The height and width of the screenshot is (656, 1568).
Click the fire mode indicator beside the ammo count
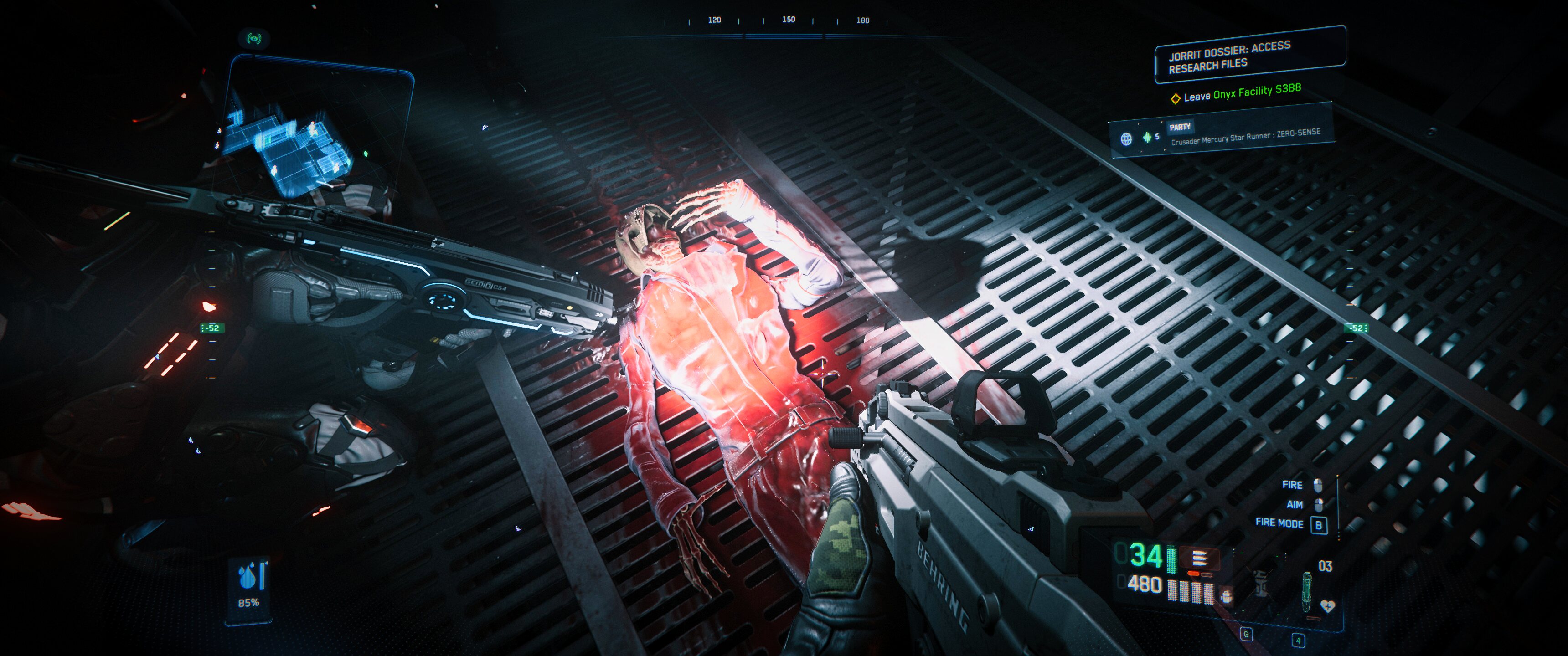1199,558
